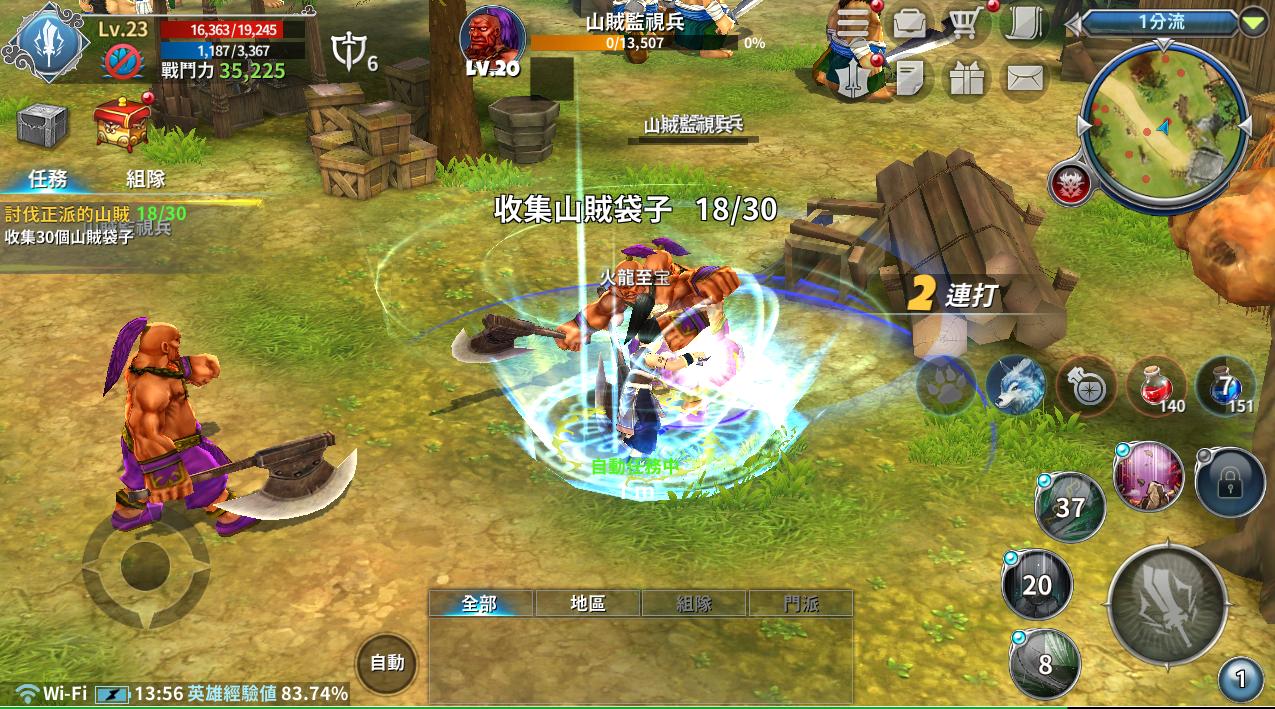Switch chat to the 門派 faction tab

(801, 603)
